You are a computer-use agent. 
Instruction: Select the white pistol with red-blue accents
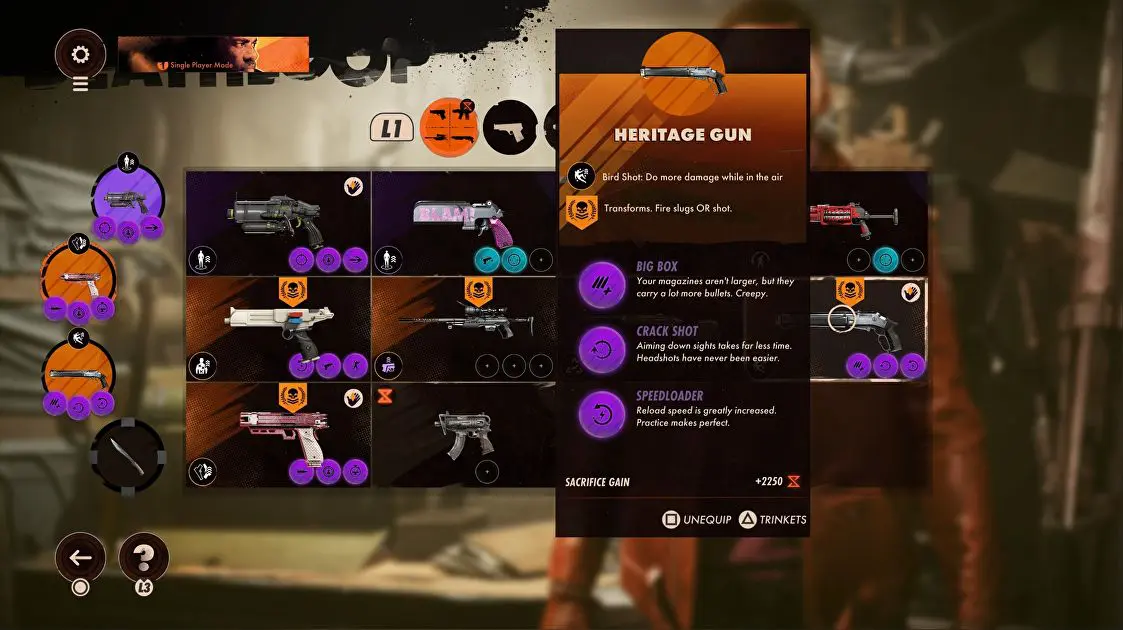278,329
